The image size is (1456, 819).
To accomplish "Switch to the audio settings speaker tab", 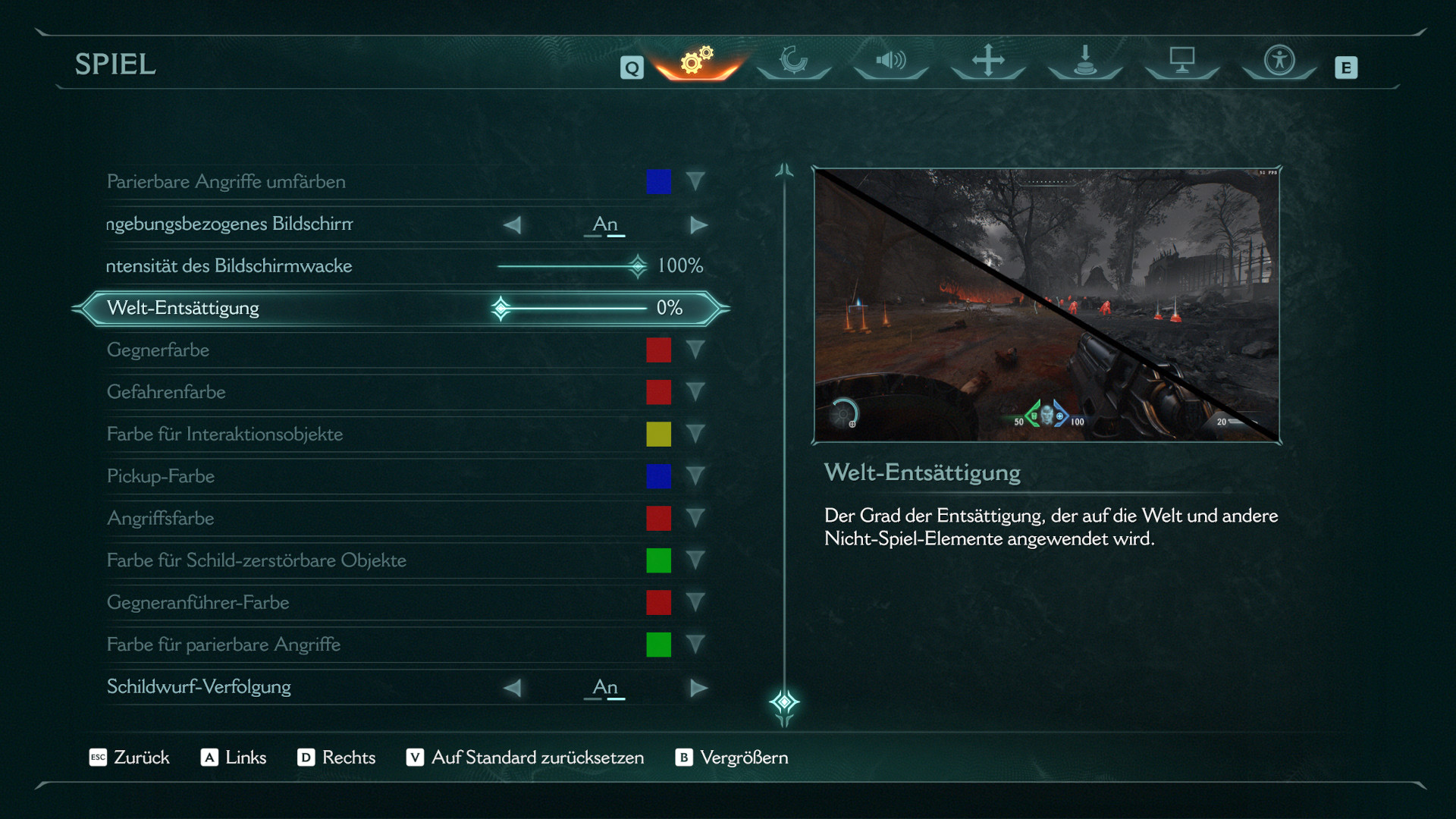I will pos(891,61).
